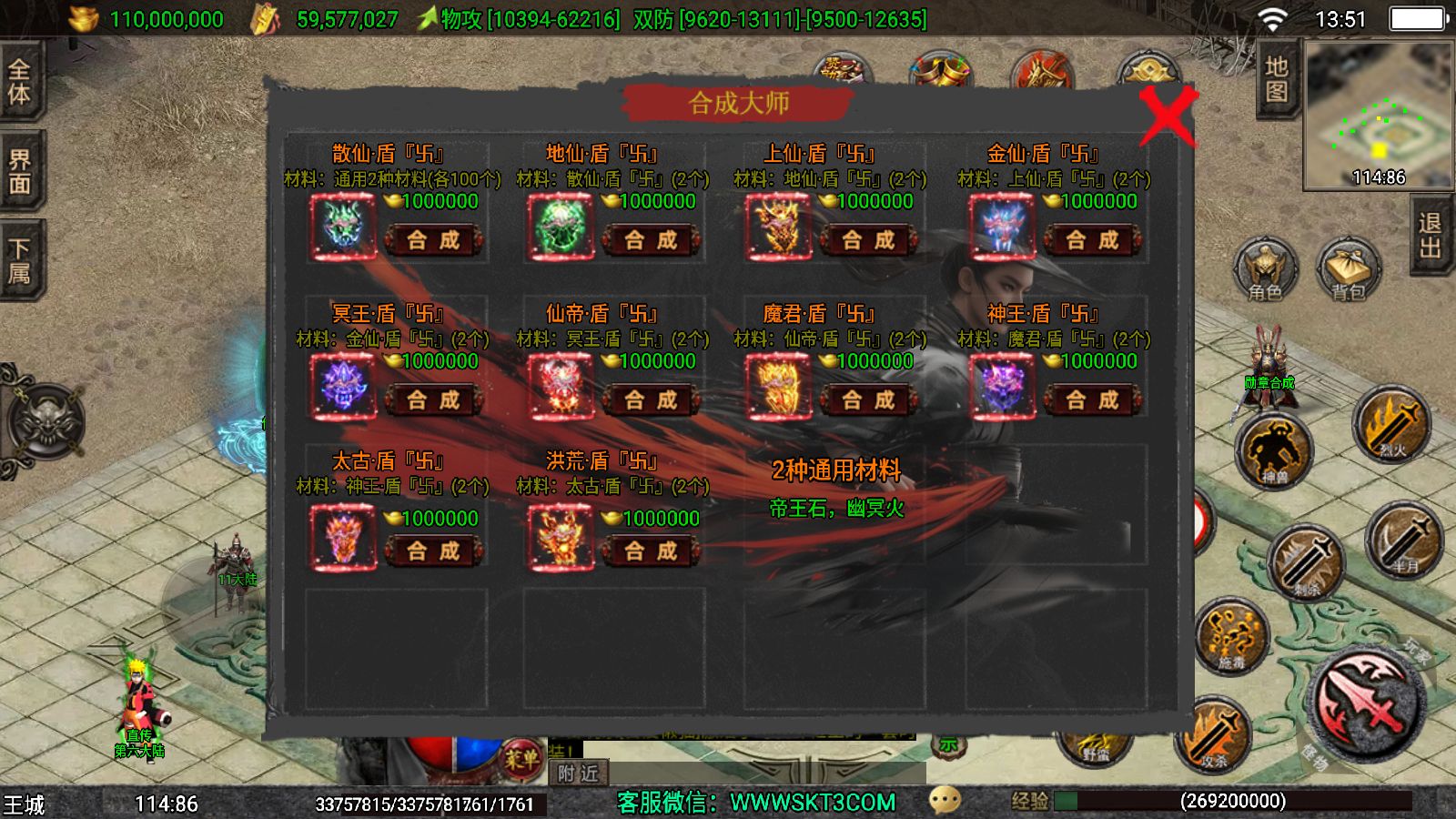This screenshot has height=819, width=1456.
Task: Open the 地图 map panel
Action: coord(1277,79)
